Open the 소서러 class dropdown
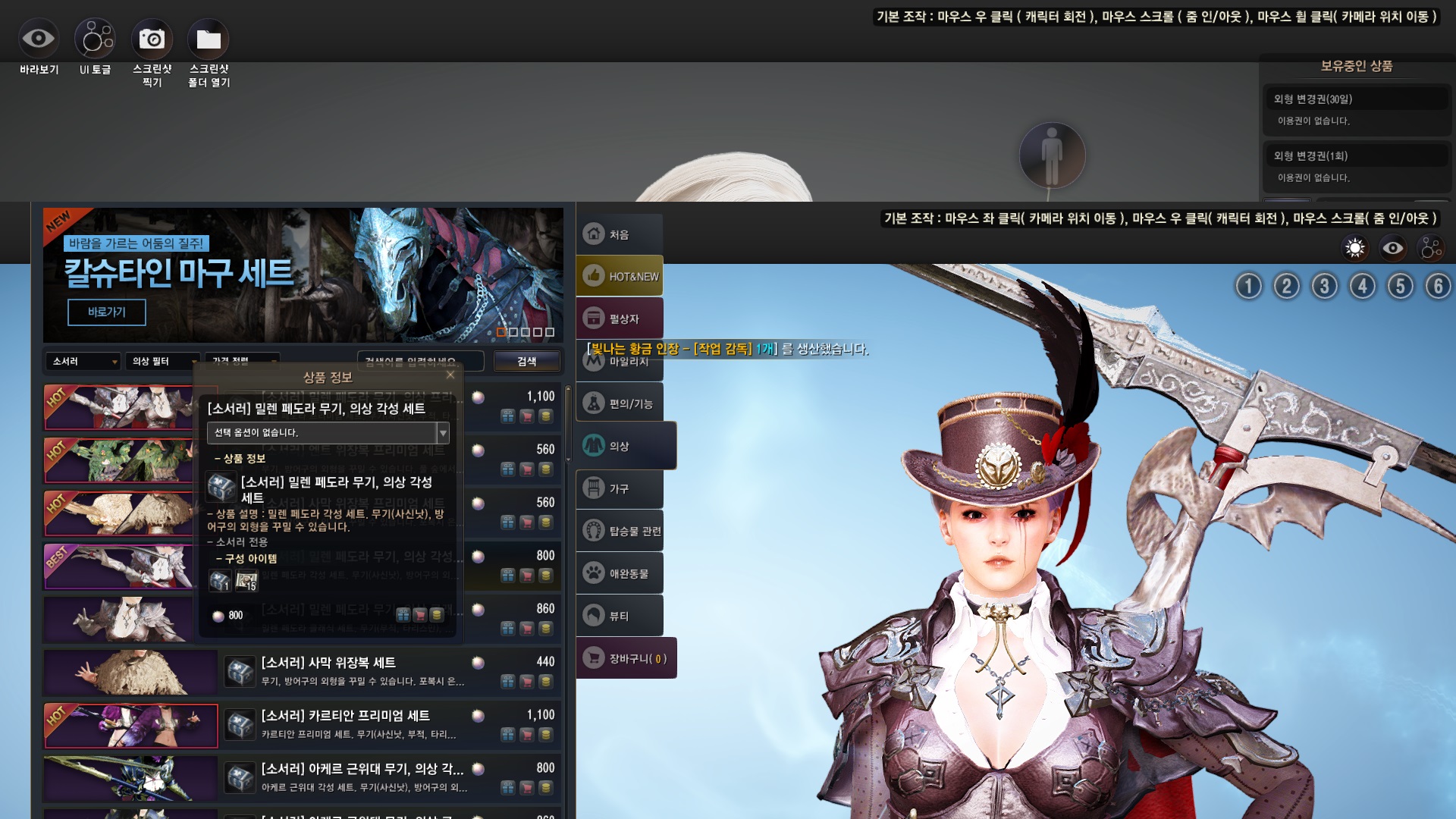Image resolution: width=1456 pixels, height=819 pixels. 83,362
